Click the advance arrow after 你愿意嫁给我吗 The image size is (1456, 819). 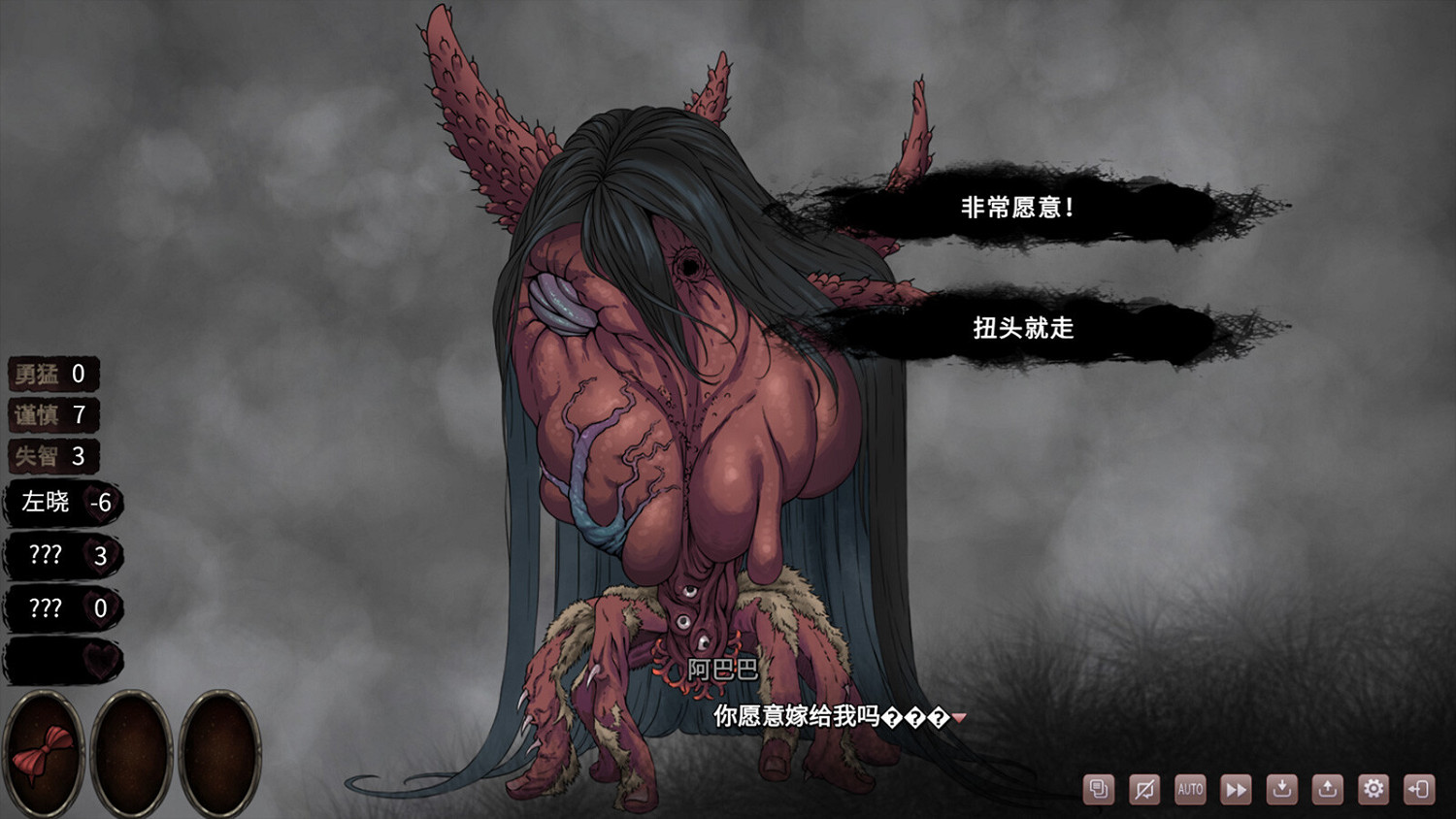point(959,718)
